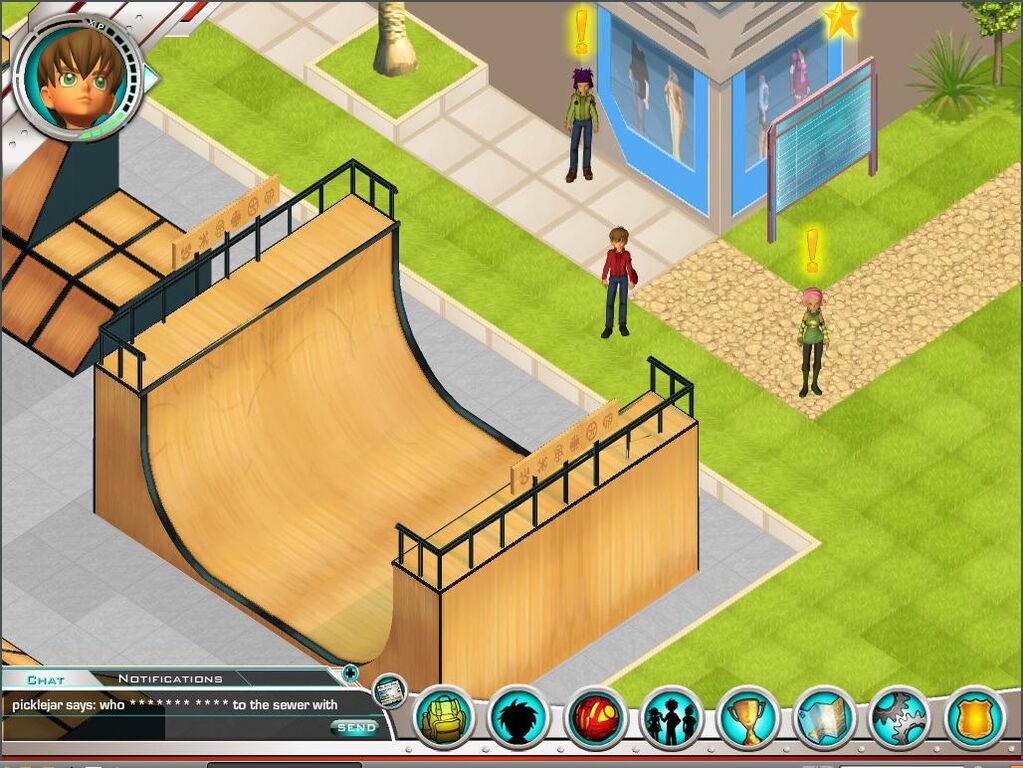Click the red Bakugan ball icon

[x=597, y=717]
